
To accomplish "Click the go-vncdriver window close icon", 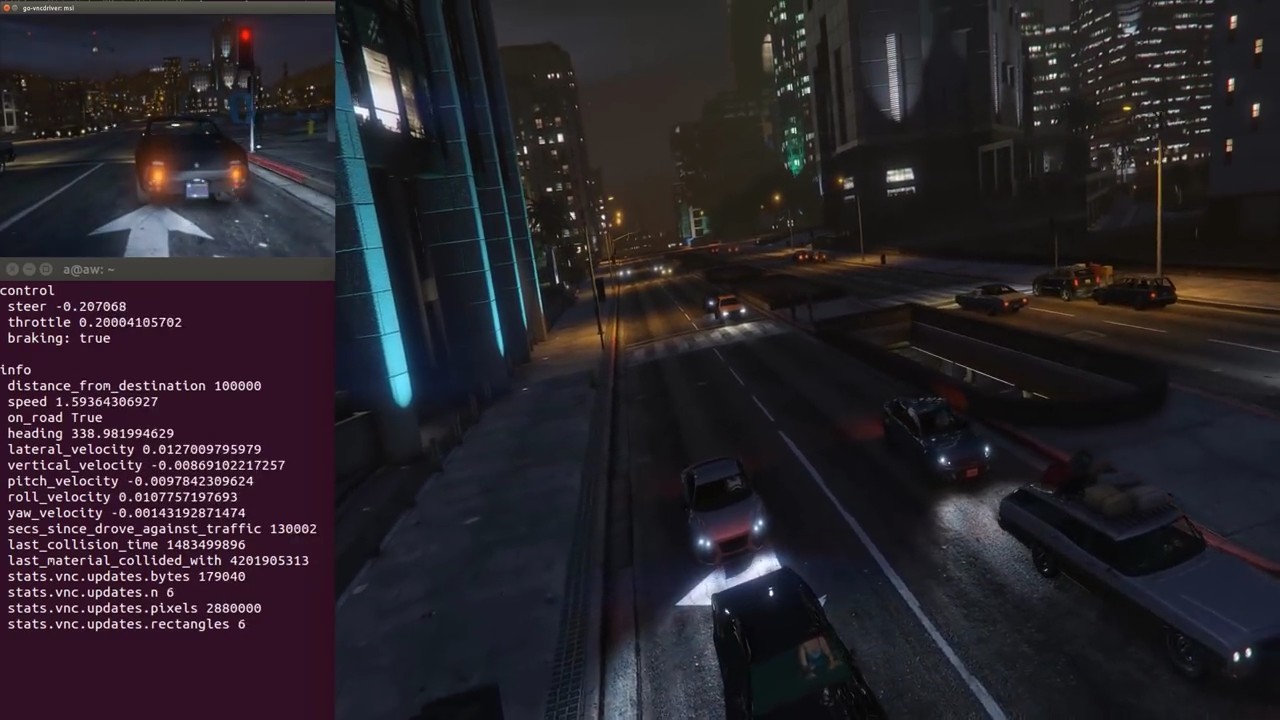I will 6,9.
